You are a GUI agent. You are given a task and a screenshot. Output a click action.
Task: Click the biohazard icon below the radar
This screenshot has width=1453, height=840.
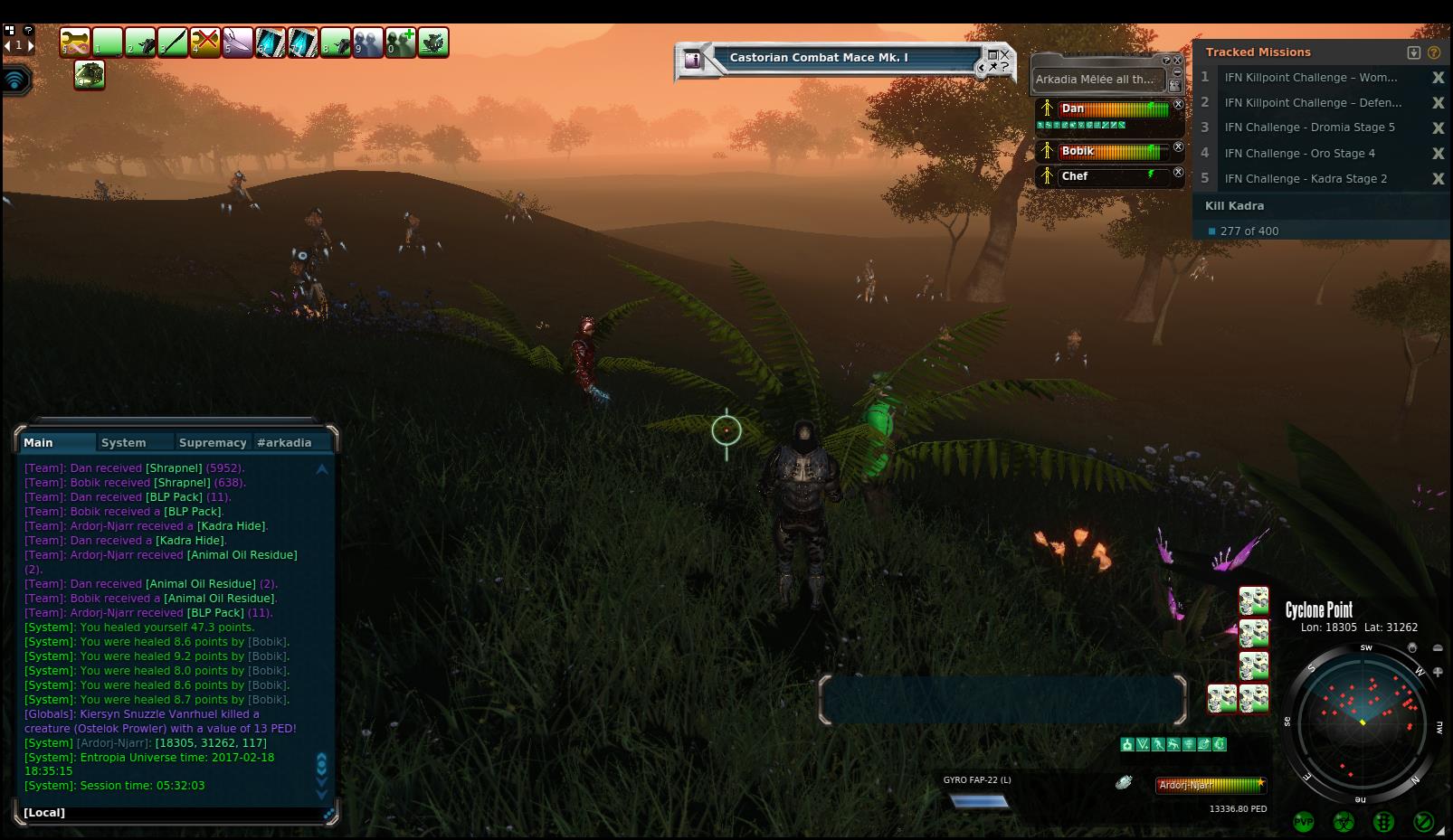click(1344, 822)
